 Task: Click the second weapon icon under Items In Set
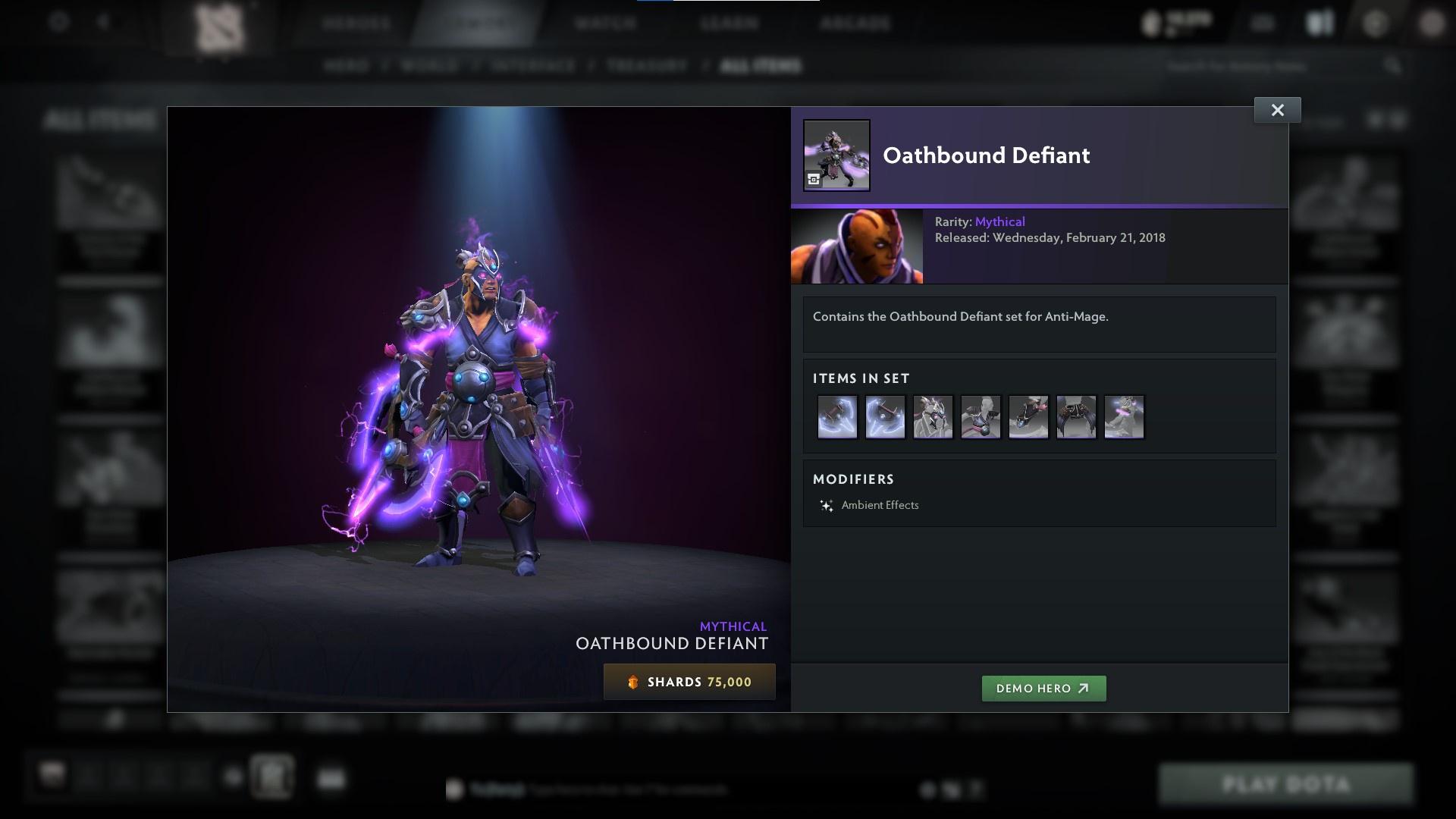[x=884, y=416]
